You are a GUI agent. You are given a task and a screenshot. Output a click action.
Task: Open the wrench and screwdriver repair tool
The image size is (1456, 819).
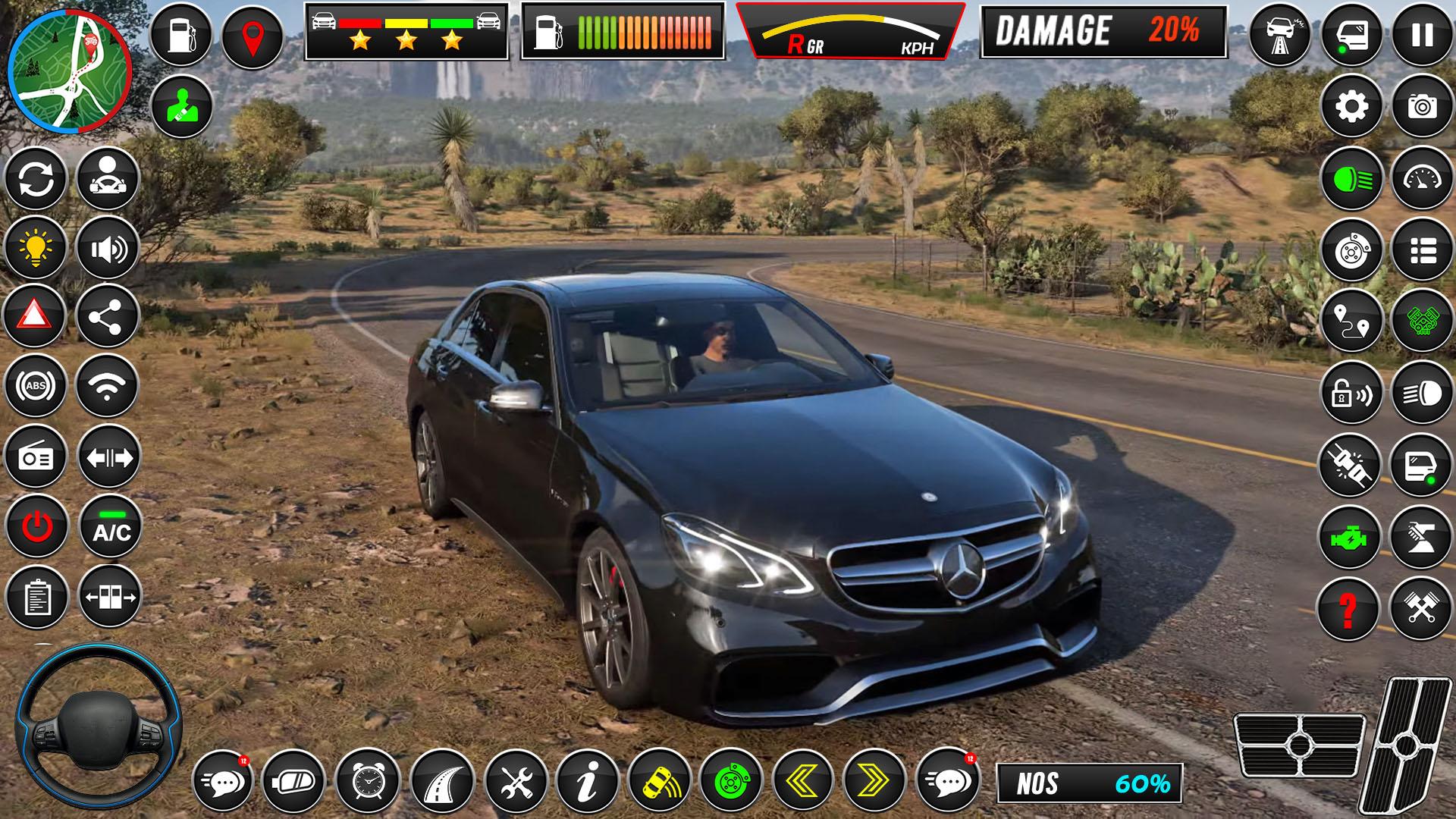click(x=516, y=780)
